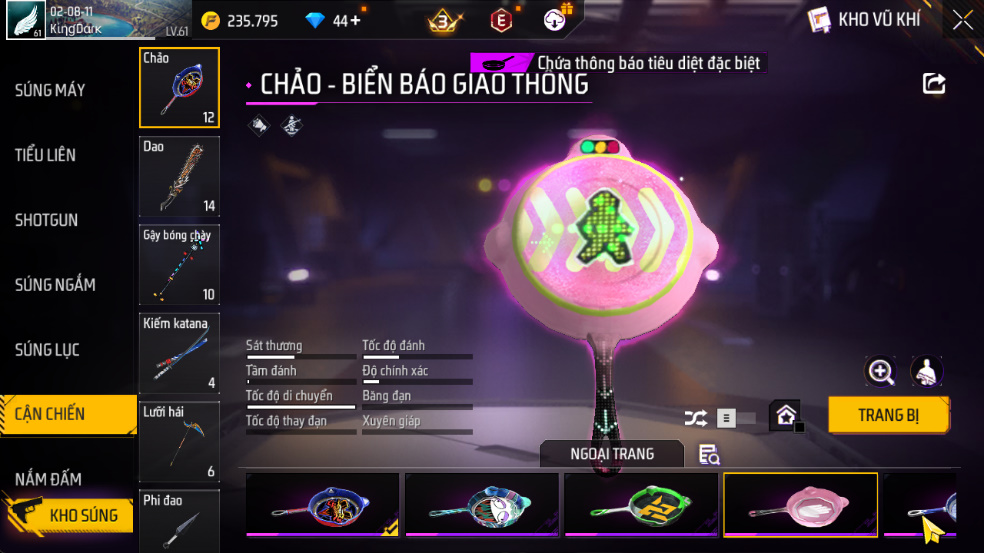Share the pan skin via share icon
The width and height of the screenshot is (984, 553).
pos(934,84)
